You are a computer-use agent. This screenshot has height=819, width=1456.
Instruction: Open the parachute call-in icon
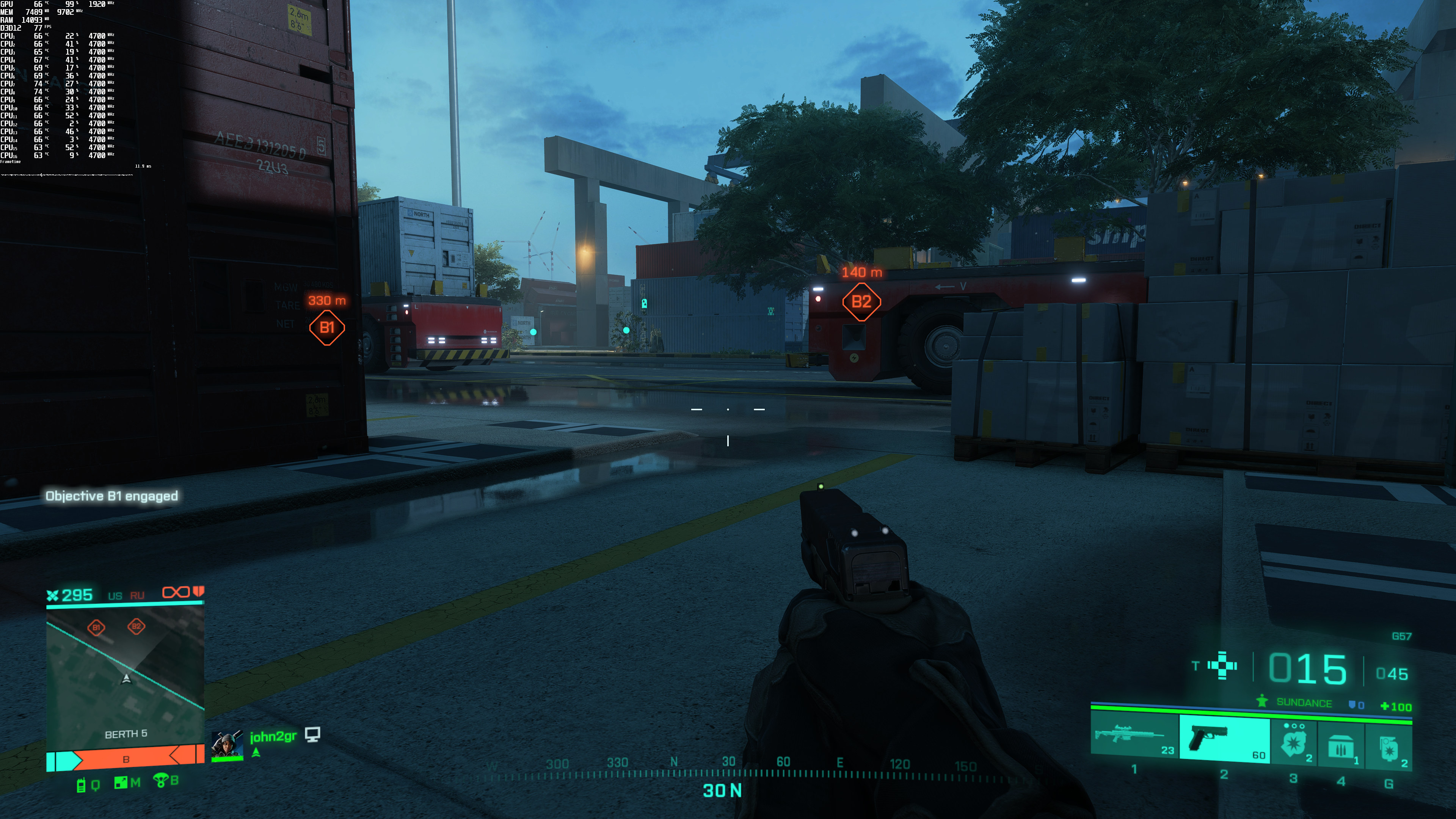(x=160, y=781)
